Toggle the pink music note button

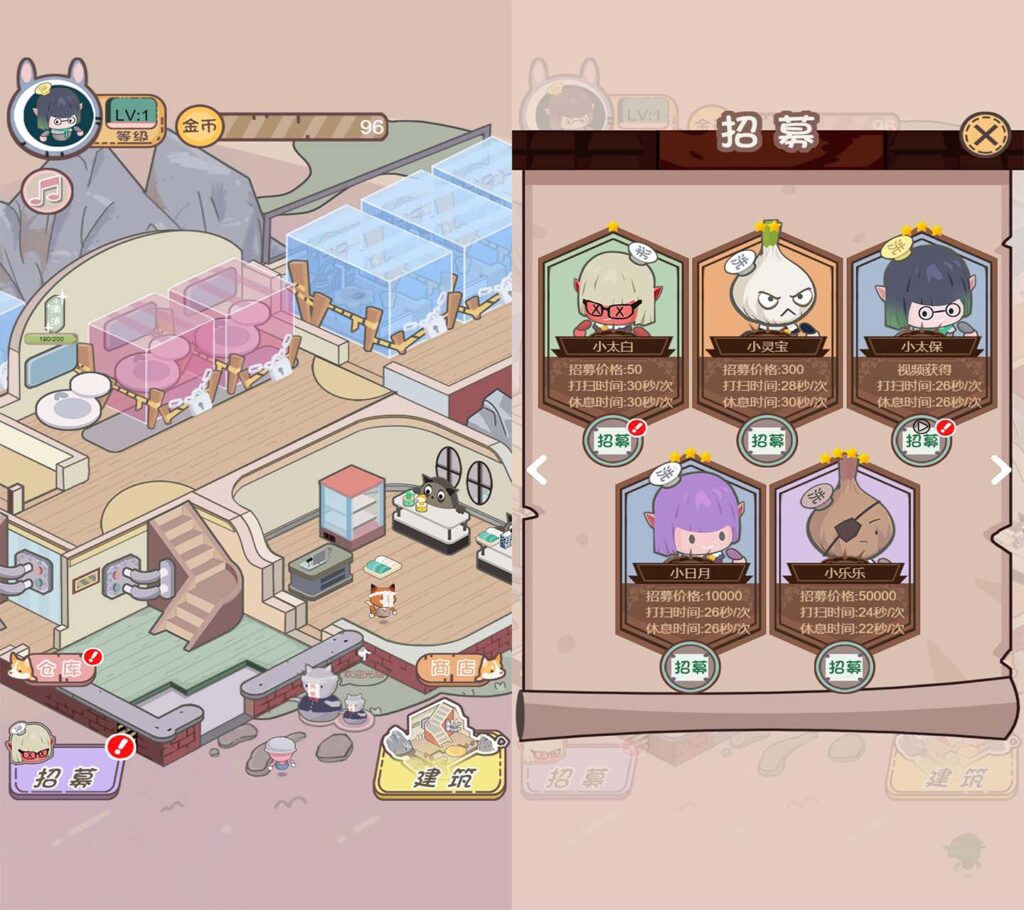45,191
